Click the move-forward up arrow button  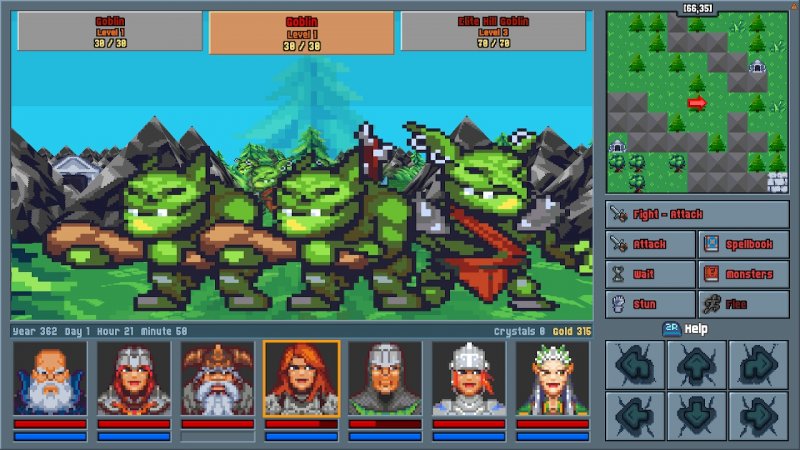click(x=698, y=364)
